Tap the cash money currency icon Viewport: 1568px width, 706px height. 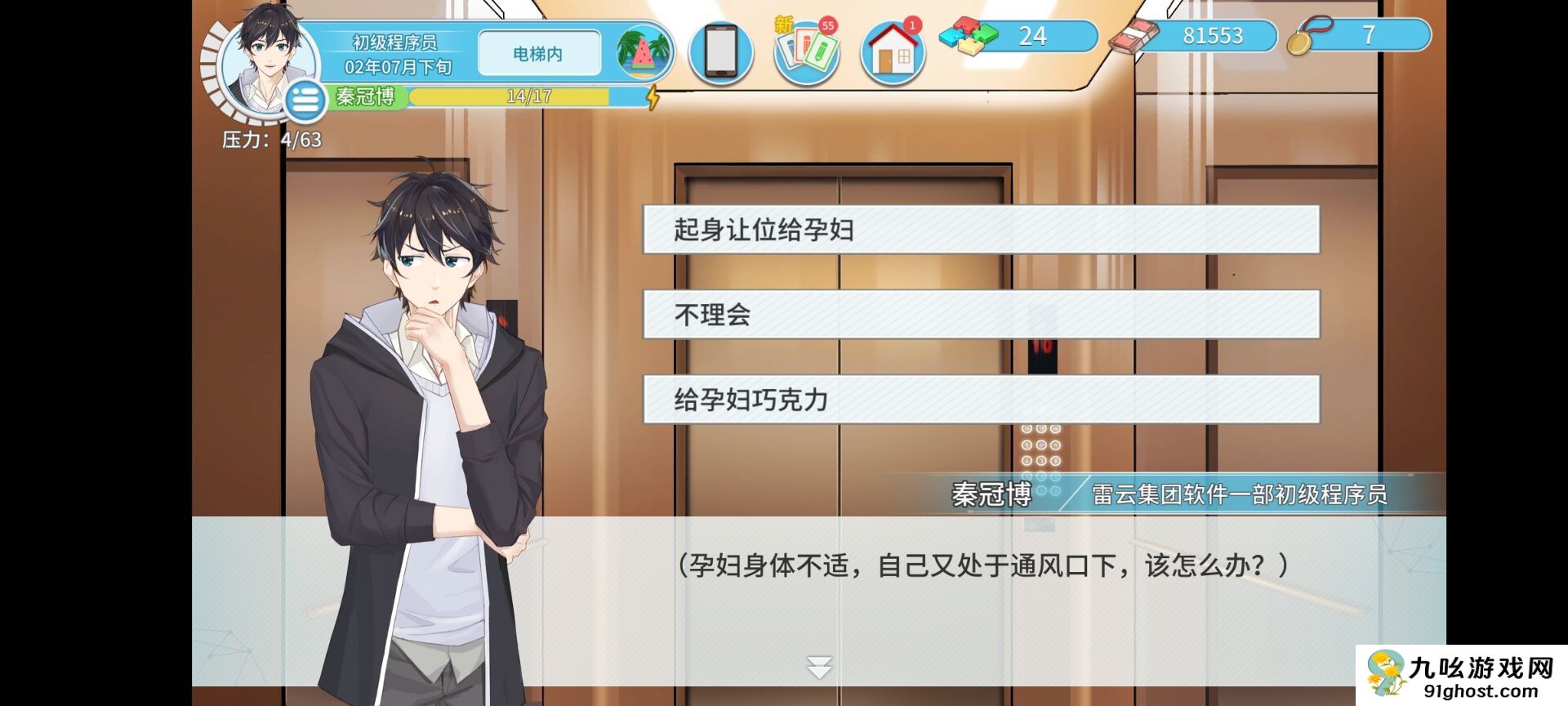pyautogui.click(x=1134, y=38)
